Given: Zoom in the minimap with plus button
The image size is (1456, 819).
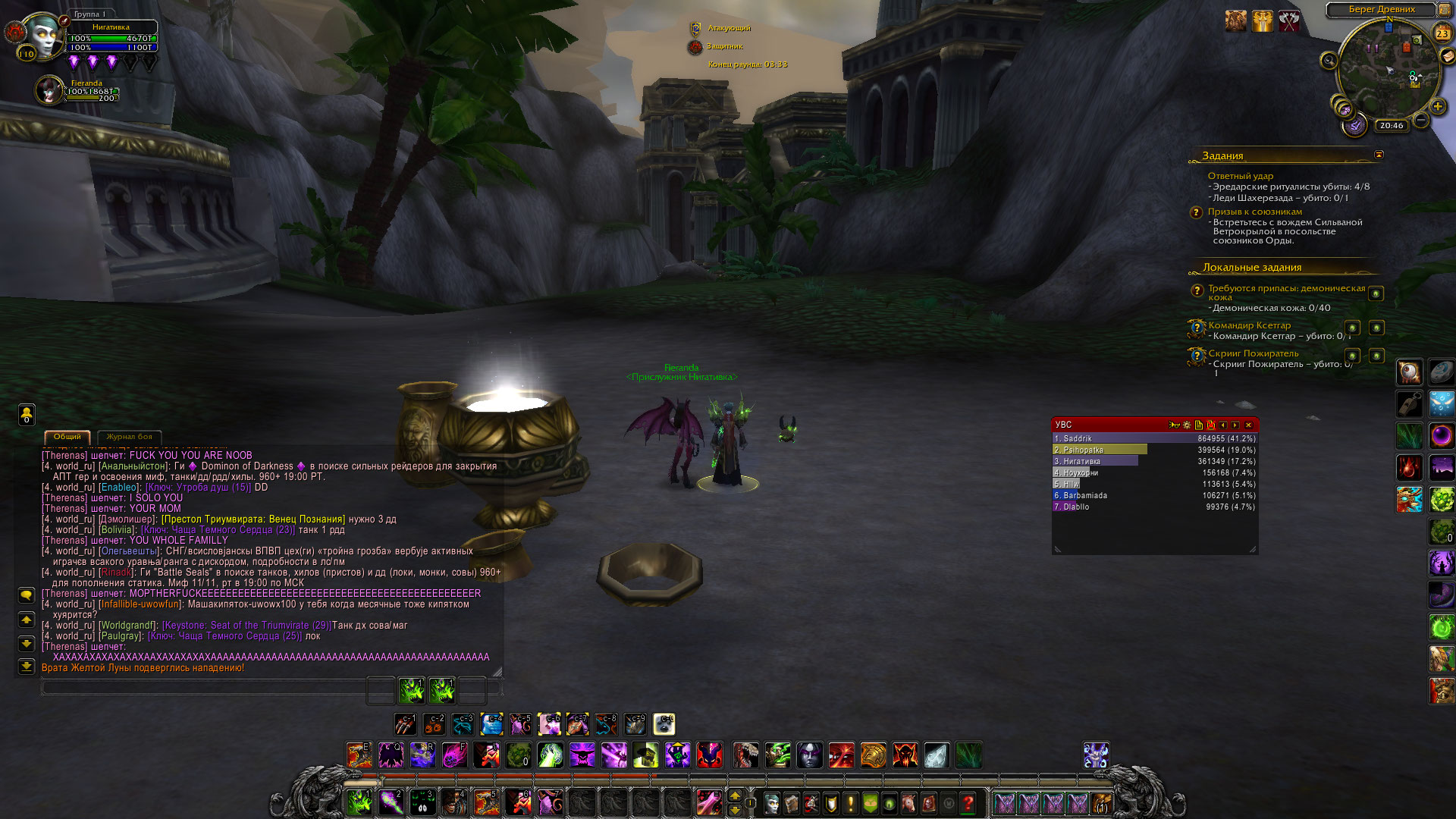Looking at the screenshot, I should (x=1437, y=107).
